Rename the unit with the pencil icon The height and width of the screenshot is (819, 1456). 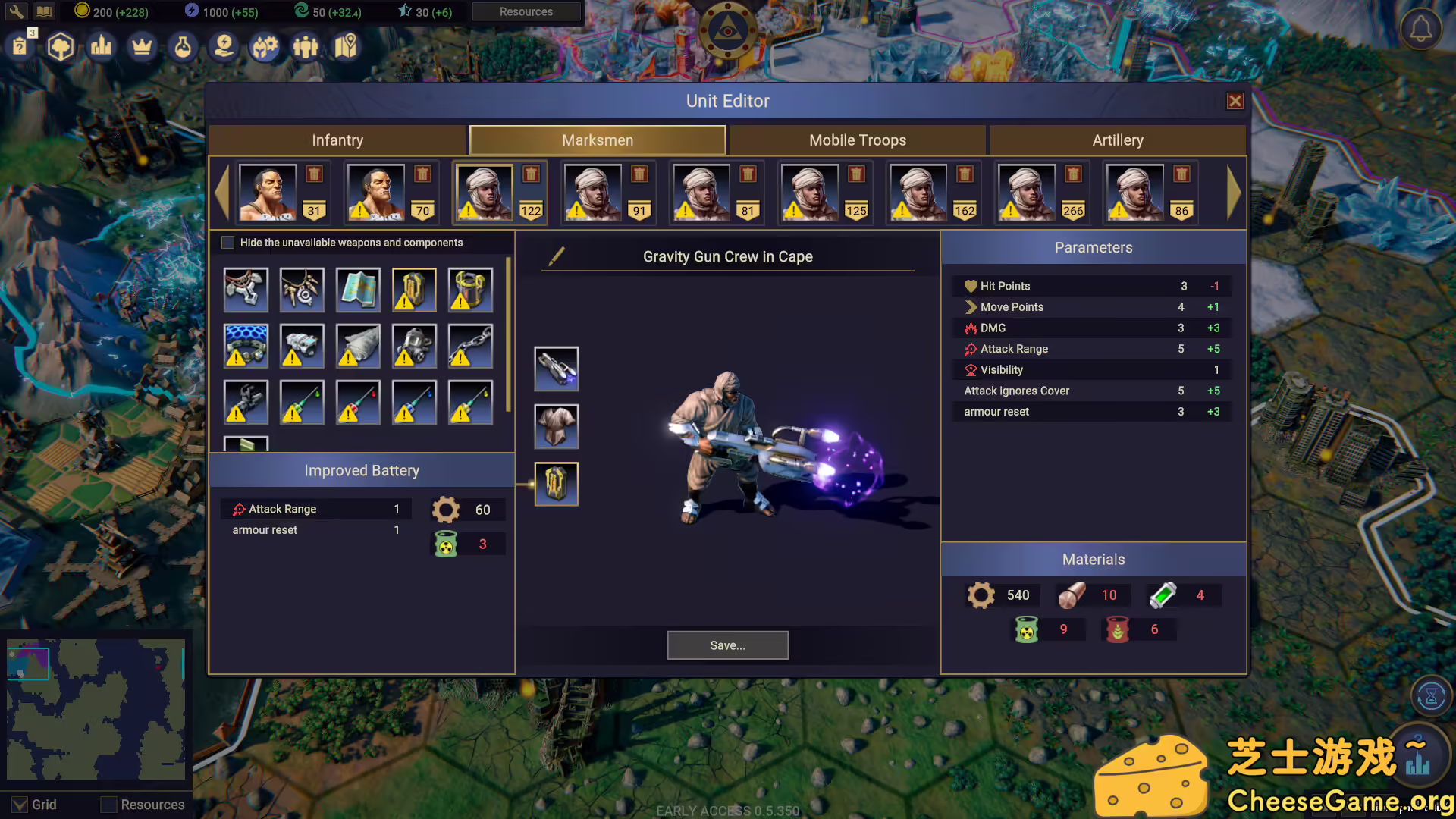tap(557, 256)
